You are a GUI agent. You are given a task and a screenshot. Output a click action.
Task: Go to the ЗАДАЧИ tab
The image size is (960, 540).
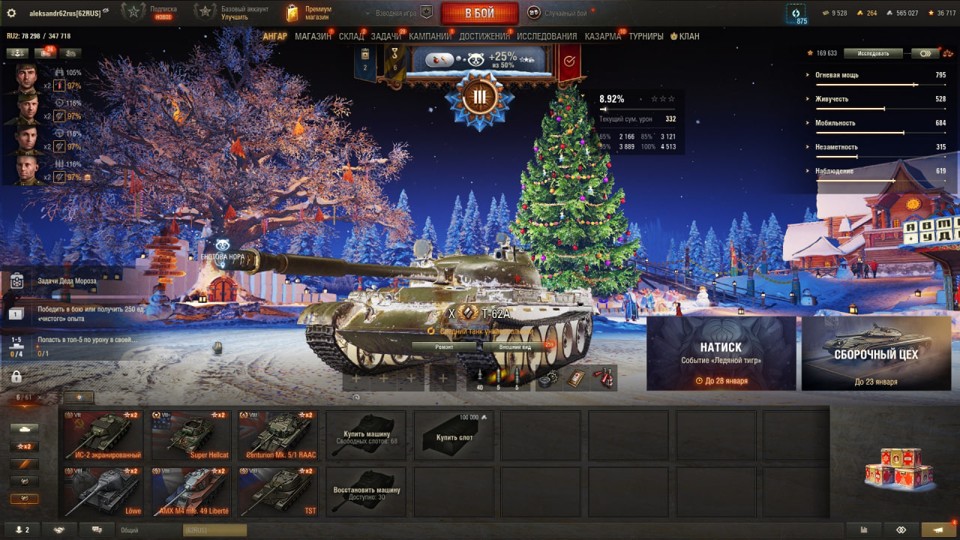click(386, 37)
